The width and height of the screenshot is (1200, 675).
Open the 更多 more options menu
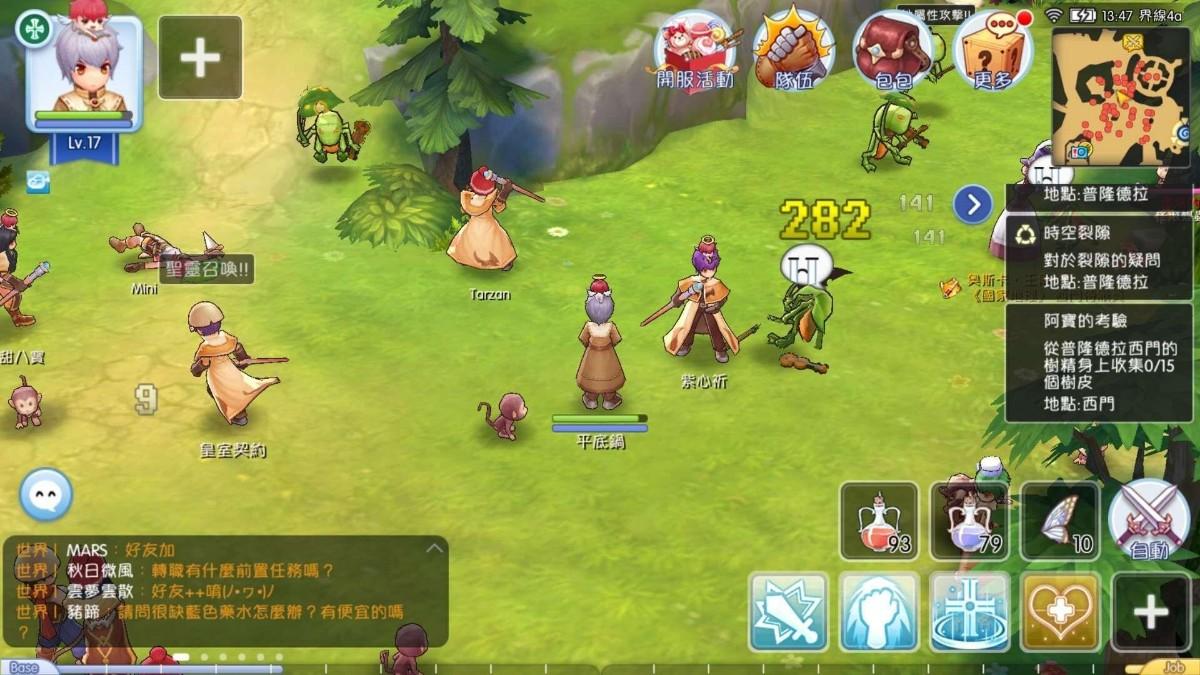992,50
